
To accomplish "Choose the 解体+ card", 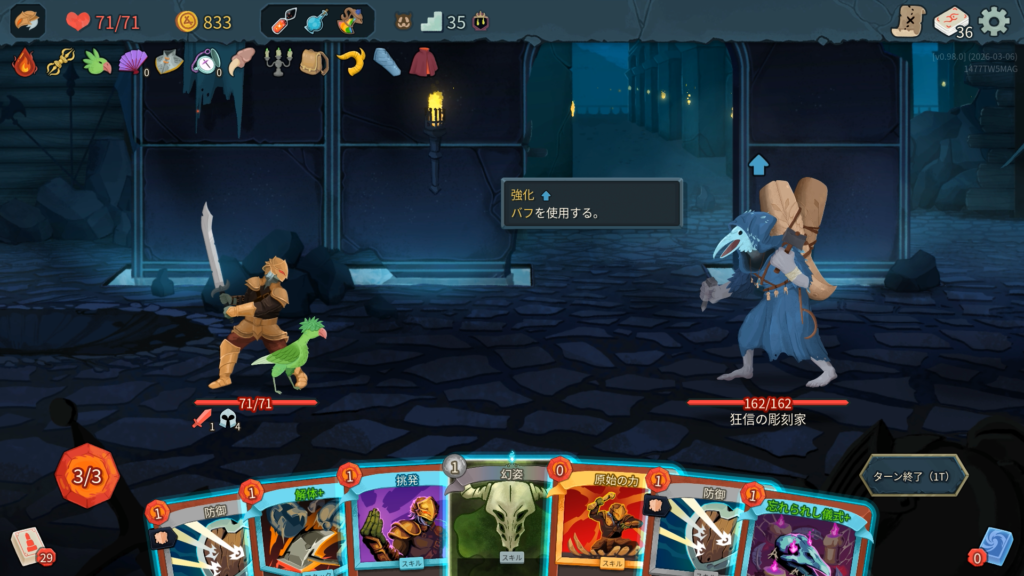I will [300, 530].
